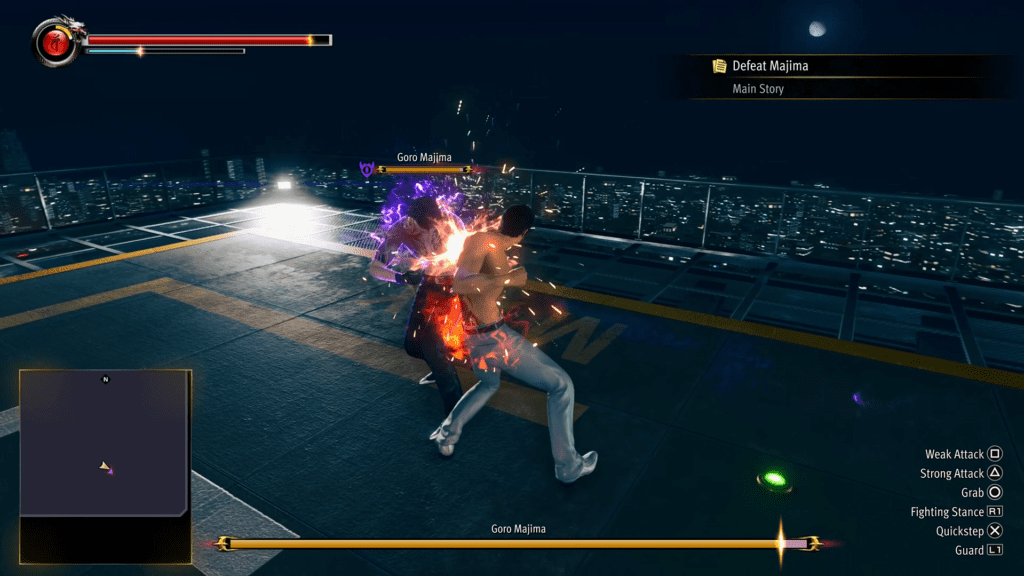
Task: Select the player arrow on the minimap
Action: pyautogui.click(x=103, y=466)
